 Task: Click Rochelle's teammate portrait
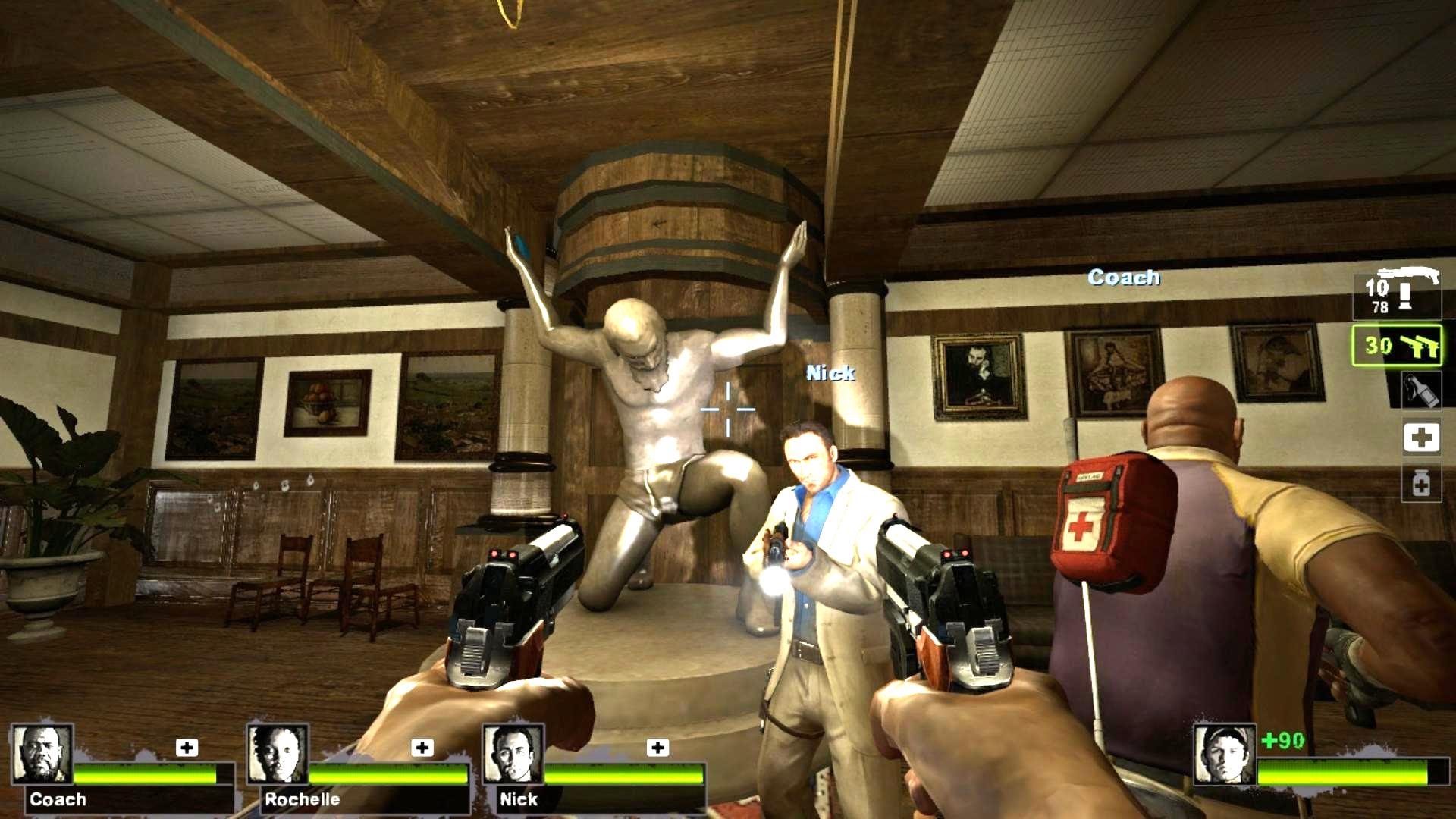(278, 754)
